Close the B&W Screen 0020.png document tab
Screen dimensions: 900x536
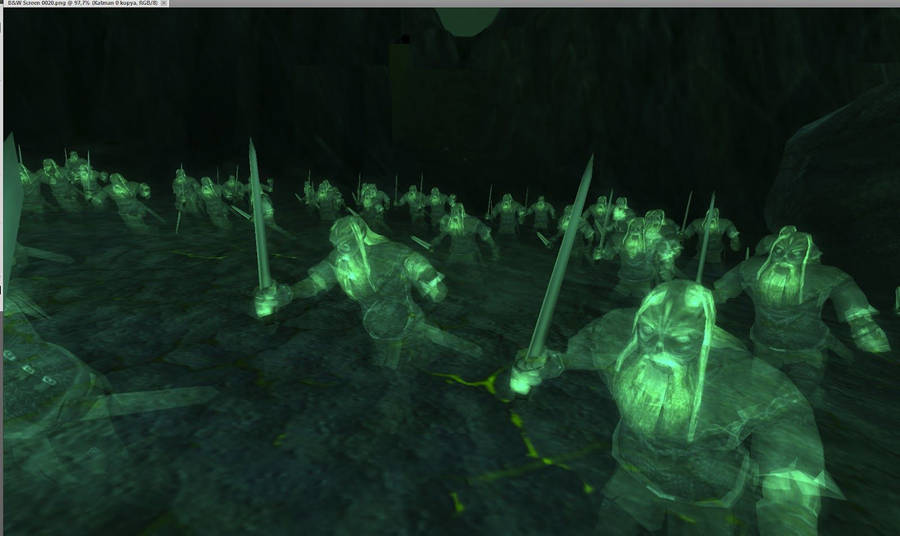[165, 4]
